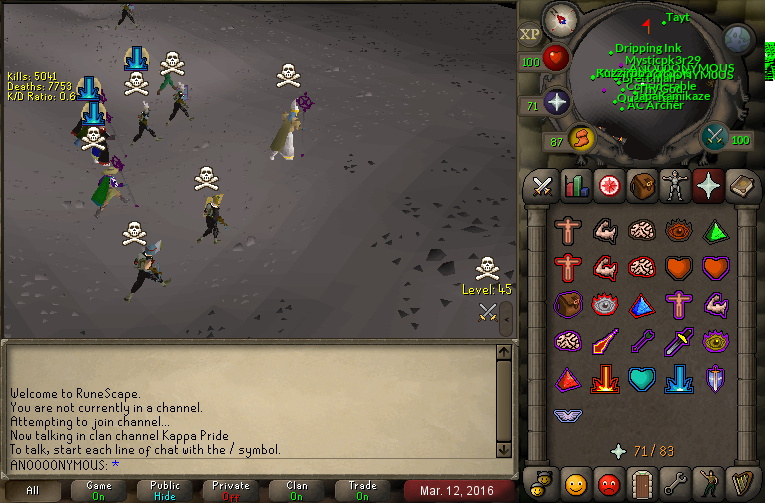Toggle the XP drops button
Viewport: 775px width, 504px height.
point(529,35)
